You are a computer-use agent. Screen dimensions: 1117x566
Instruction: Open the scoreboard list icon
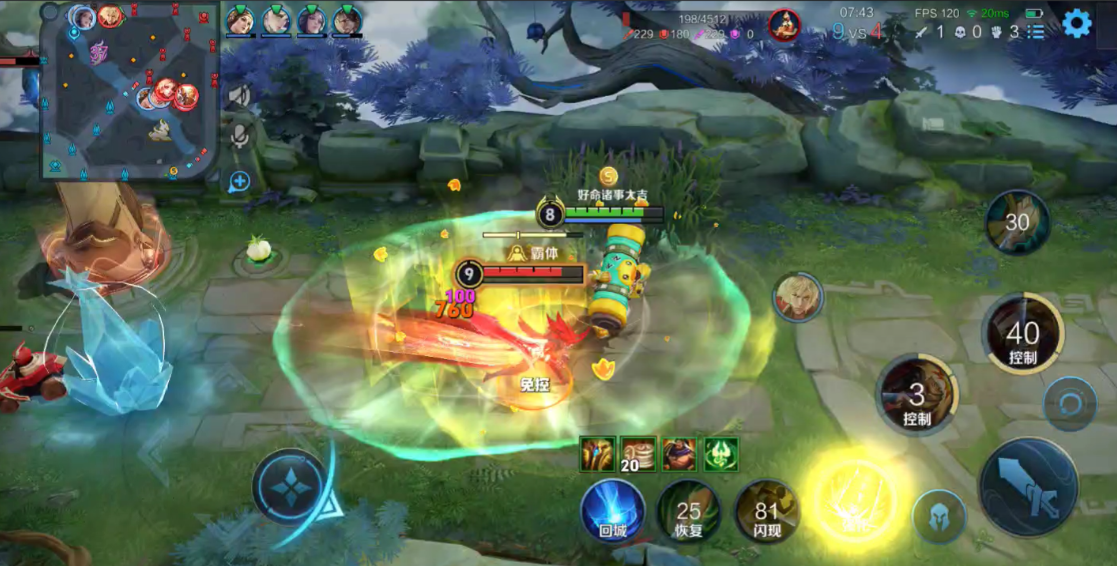point(1036,32)
